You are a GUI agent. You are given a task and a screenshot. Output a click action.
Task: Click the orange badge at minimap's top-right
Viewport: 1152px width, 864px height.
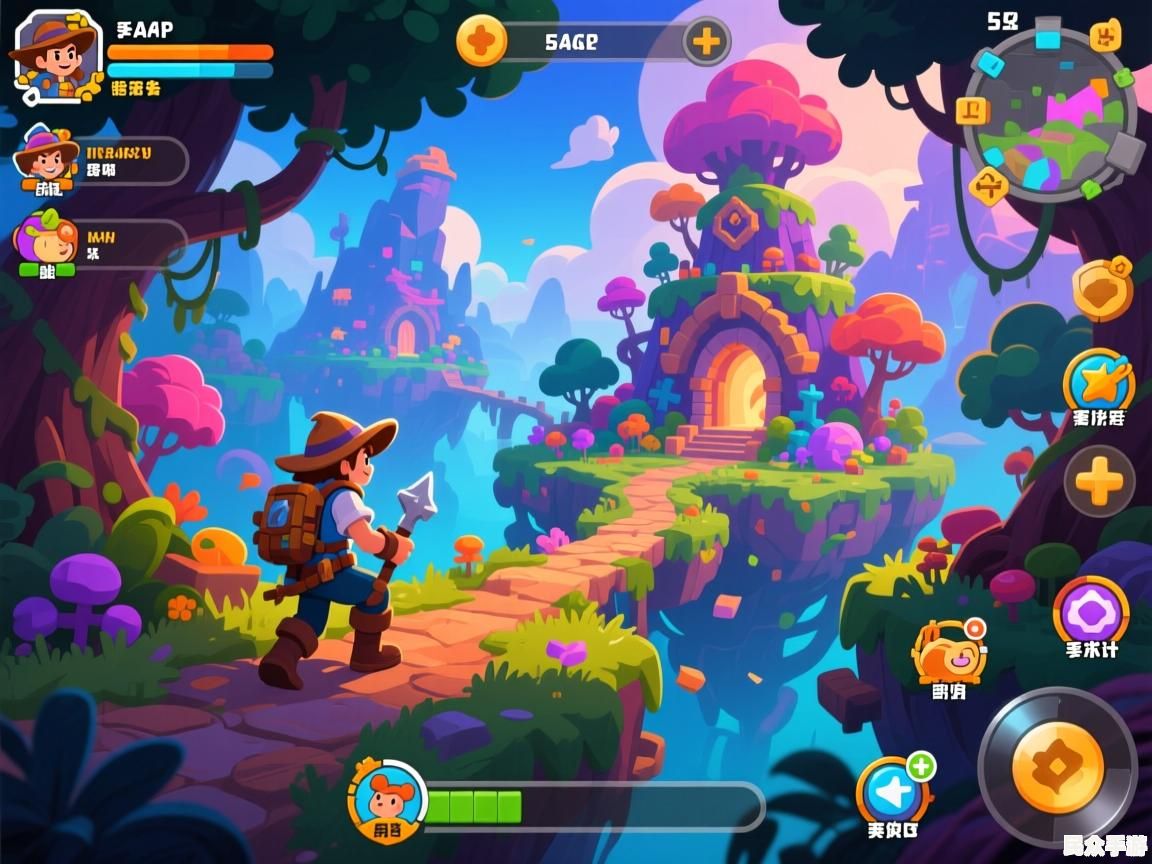coord(1105,39)
